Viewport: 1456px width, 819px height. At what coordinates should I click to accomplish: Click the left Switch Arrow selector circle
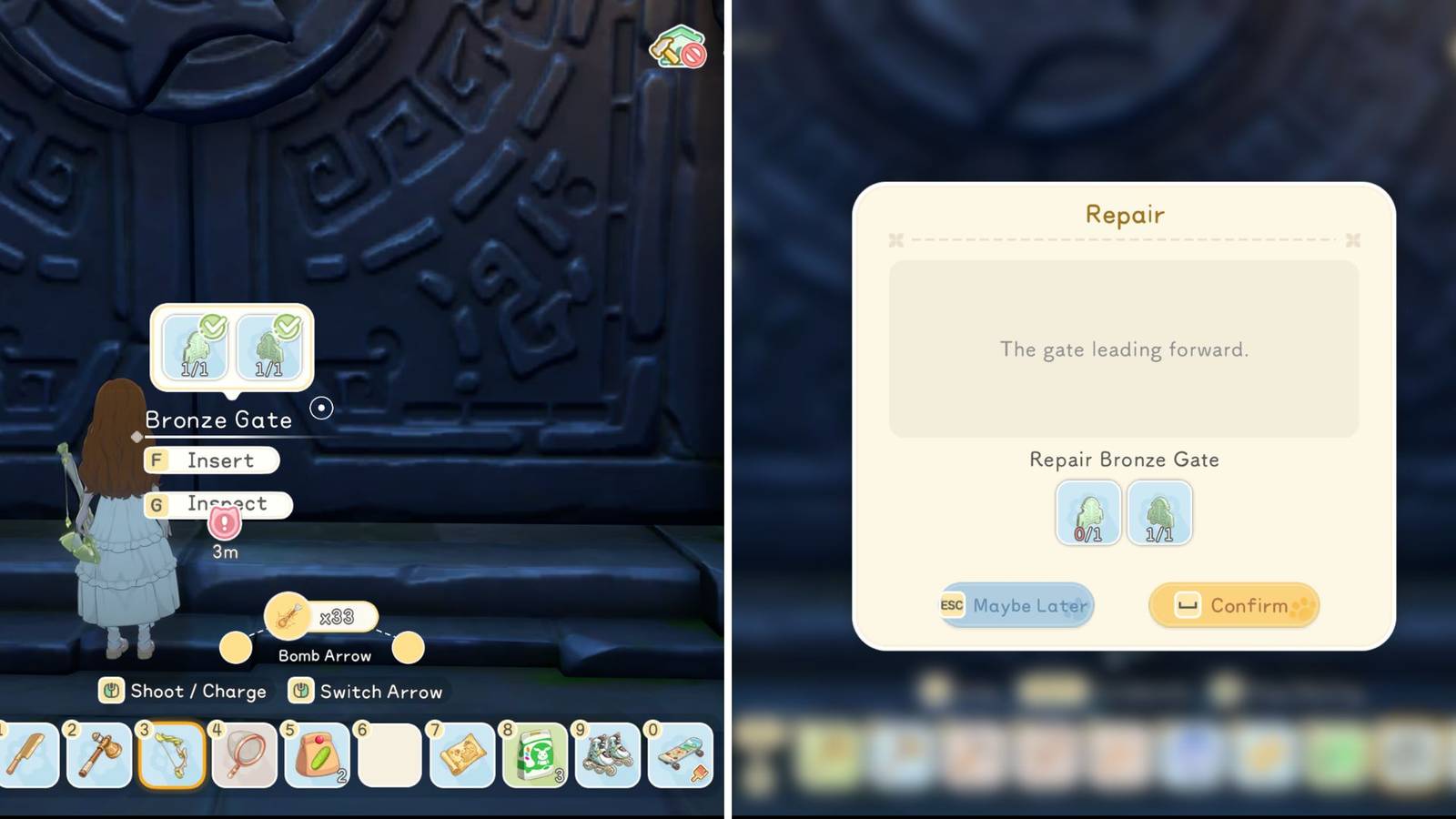pos(235,648)
